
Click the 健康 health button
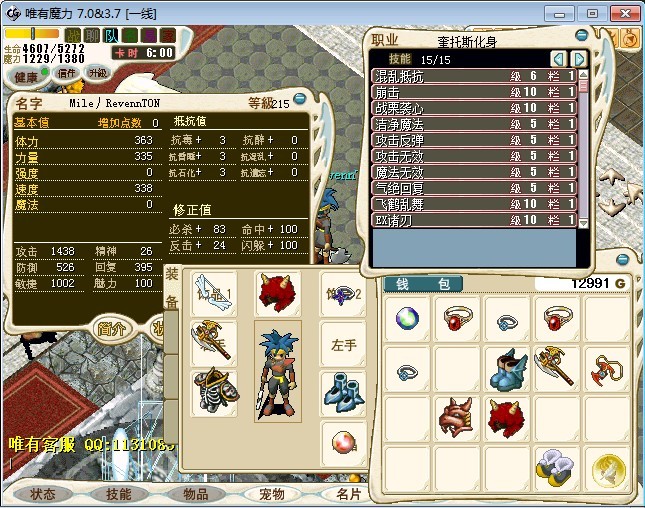(x=27, y=76)
